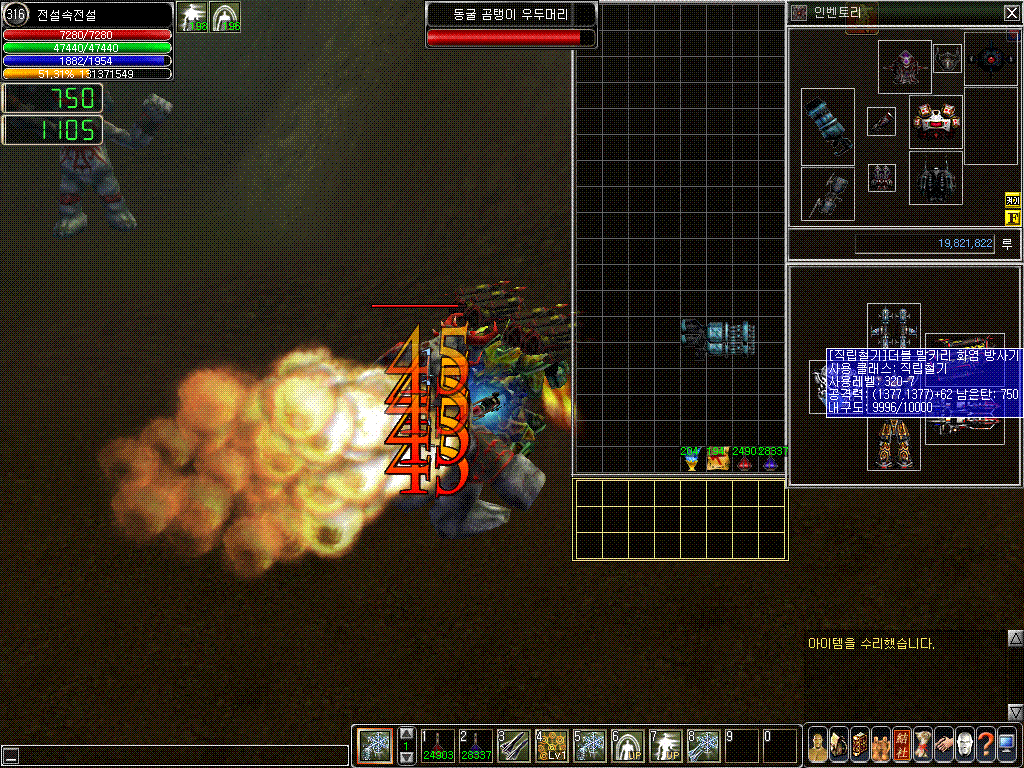Pick the golden chalice item stack of 204
Screen dimensions: 1024x768
click(x=691, y=459)
